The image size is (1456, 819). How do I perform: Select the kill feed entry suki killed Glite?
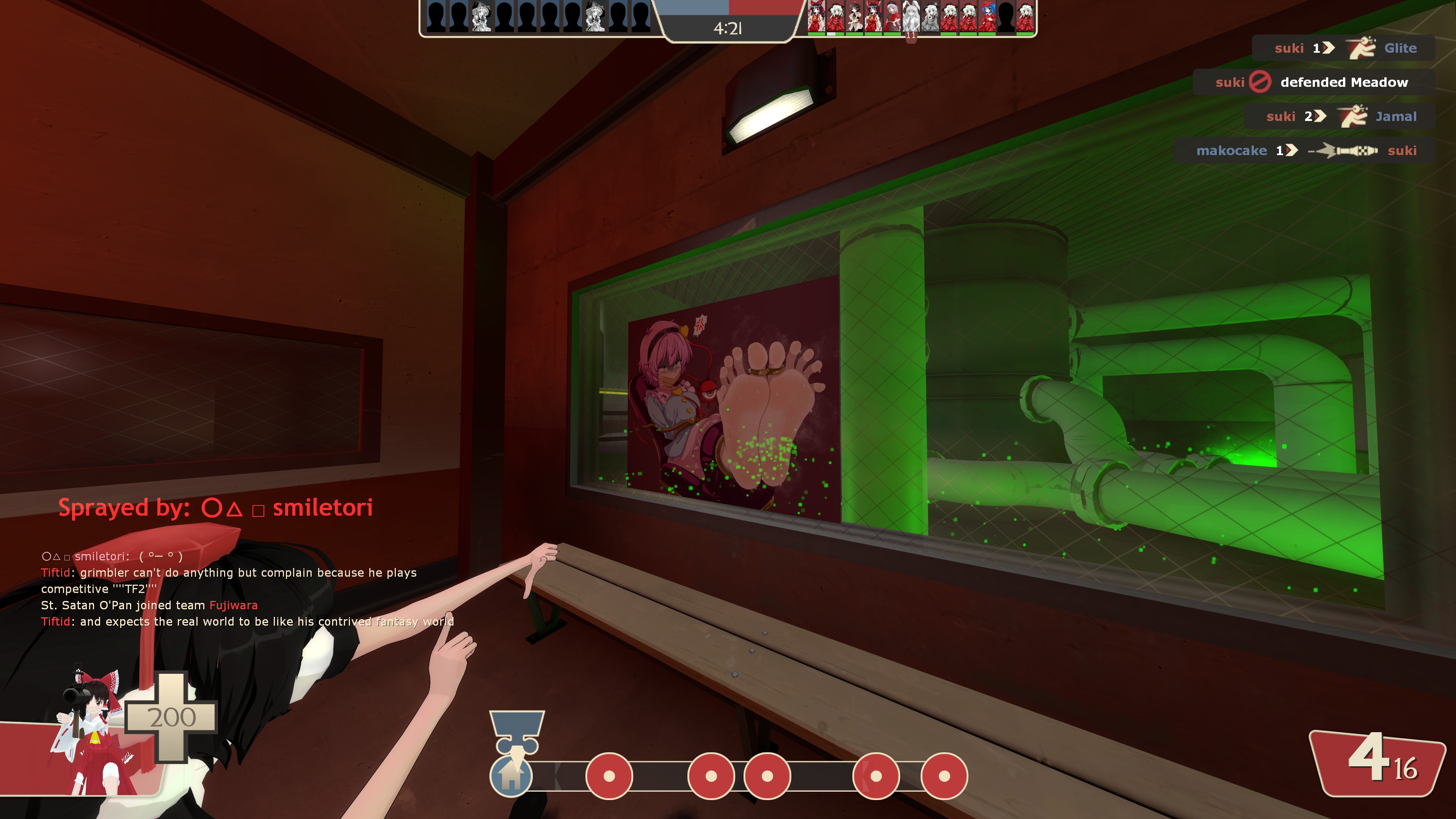[1343, 48]
